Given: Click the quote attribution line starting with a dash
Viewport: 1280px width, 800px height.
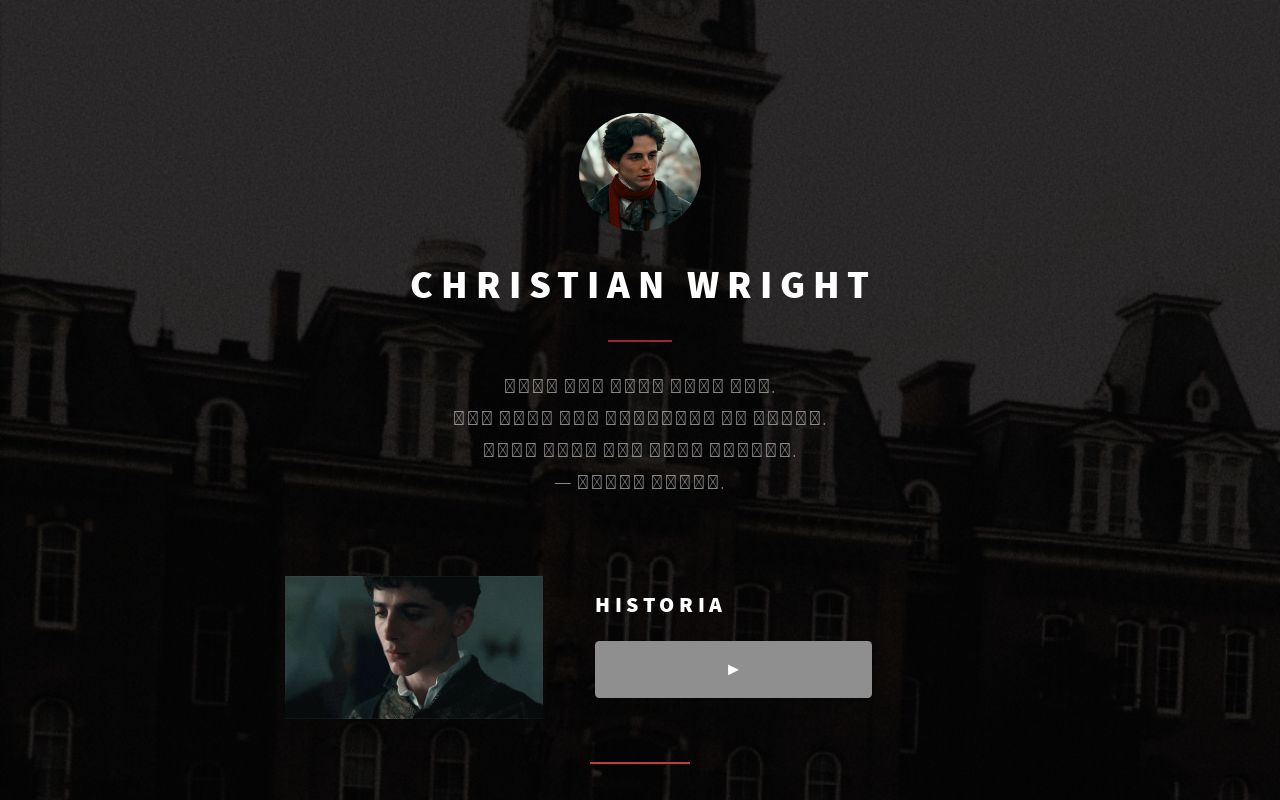Looking at the screenshot, I should click(x=639, y=481).
